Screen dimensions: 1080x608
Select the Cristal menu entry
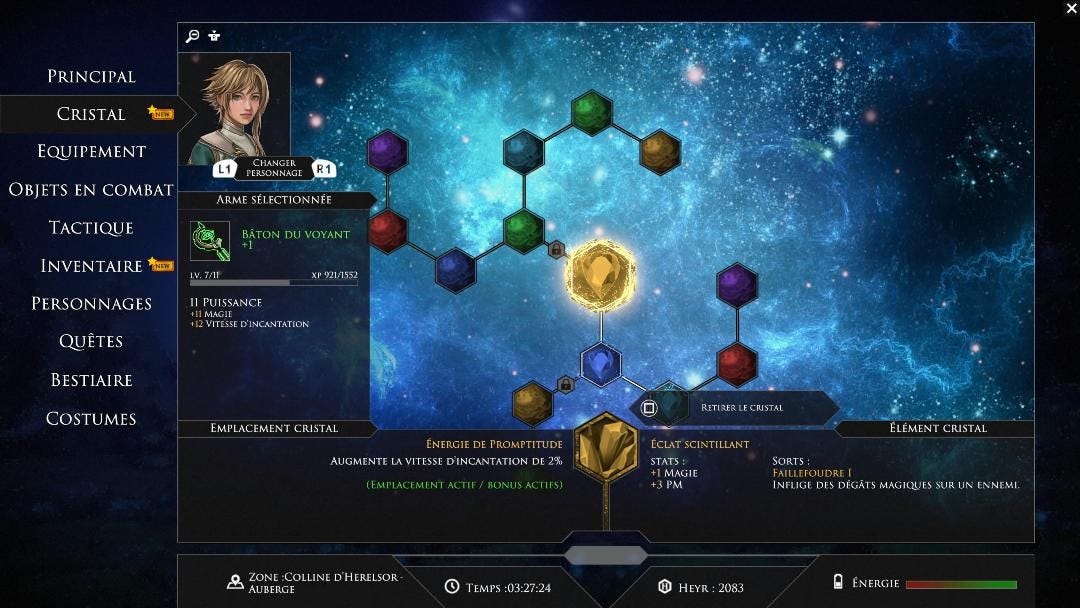click(91, 114)
